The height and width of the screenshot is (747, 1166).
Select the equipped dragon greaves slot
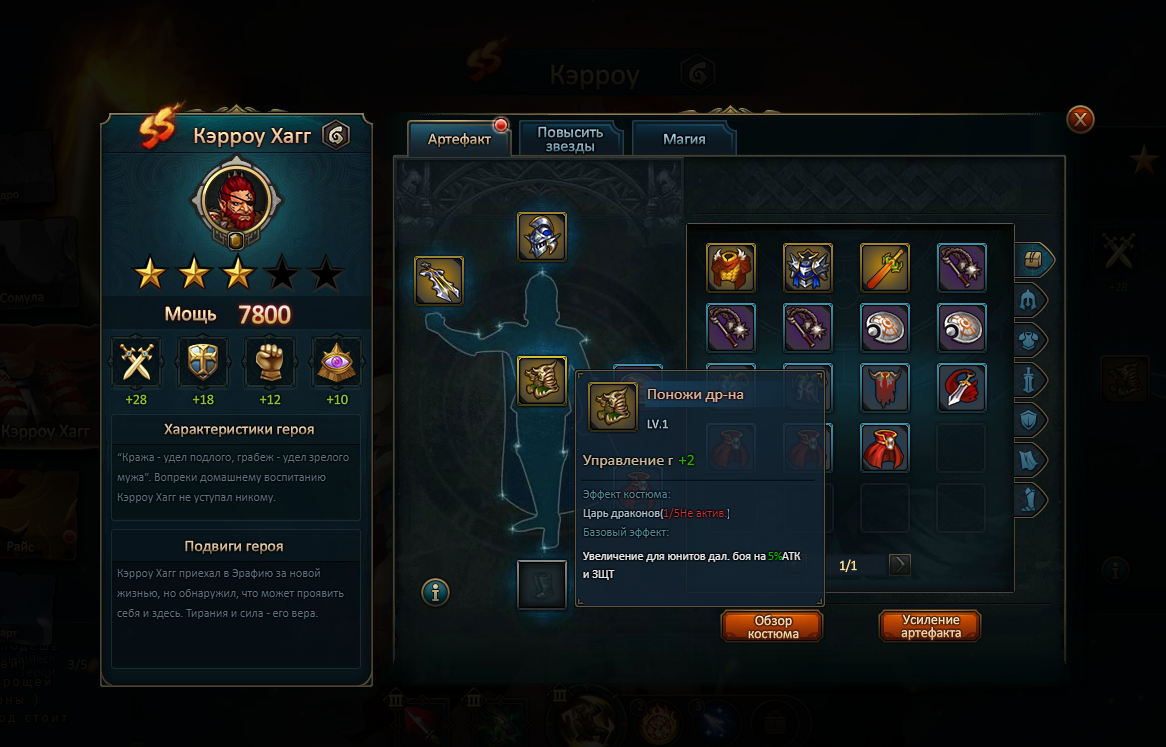[542, 381]
